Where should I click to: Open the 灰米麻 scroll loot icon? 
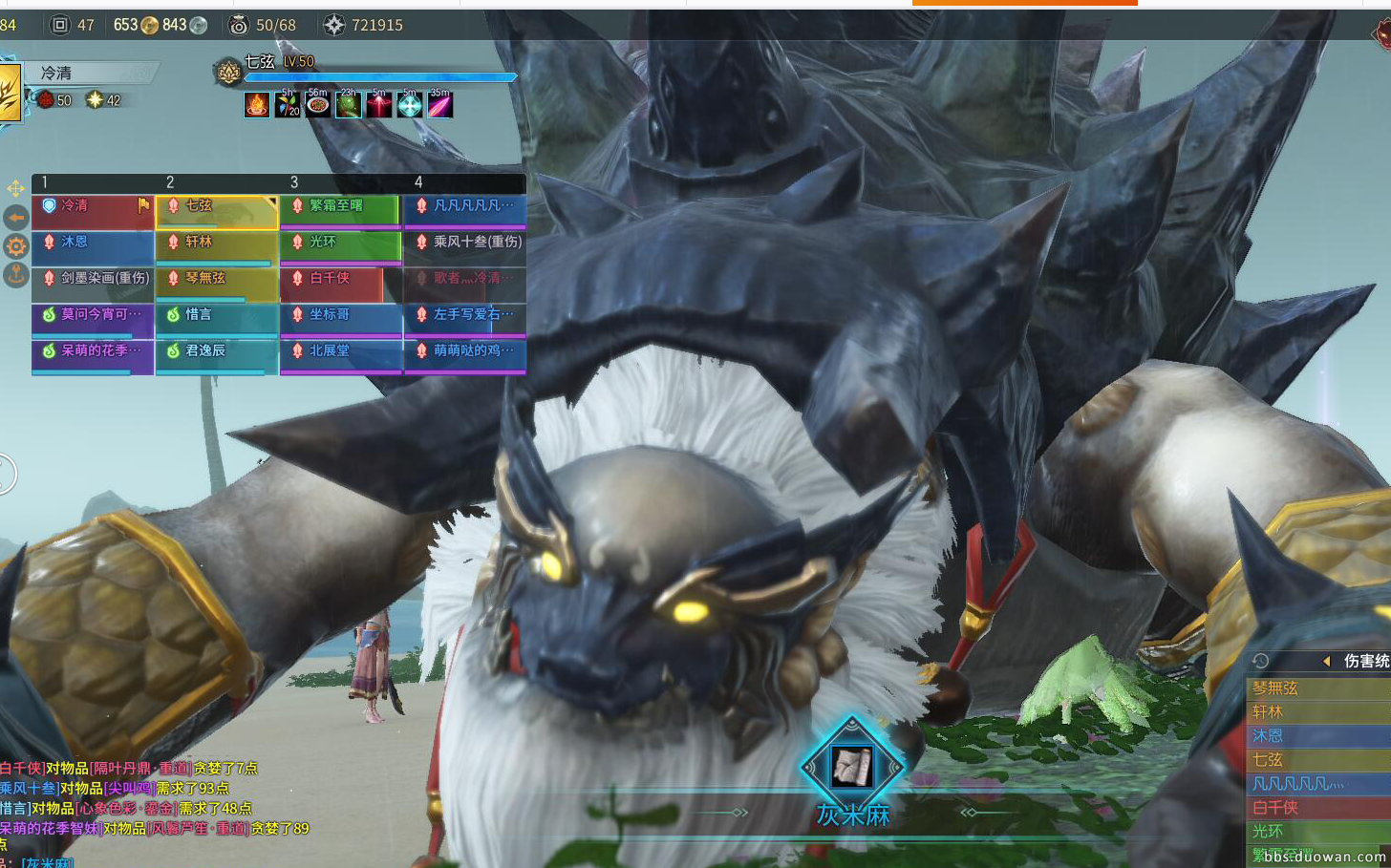pos(851,766)
